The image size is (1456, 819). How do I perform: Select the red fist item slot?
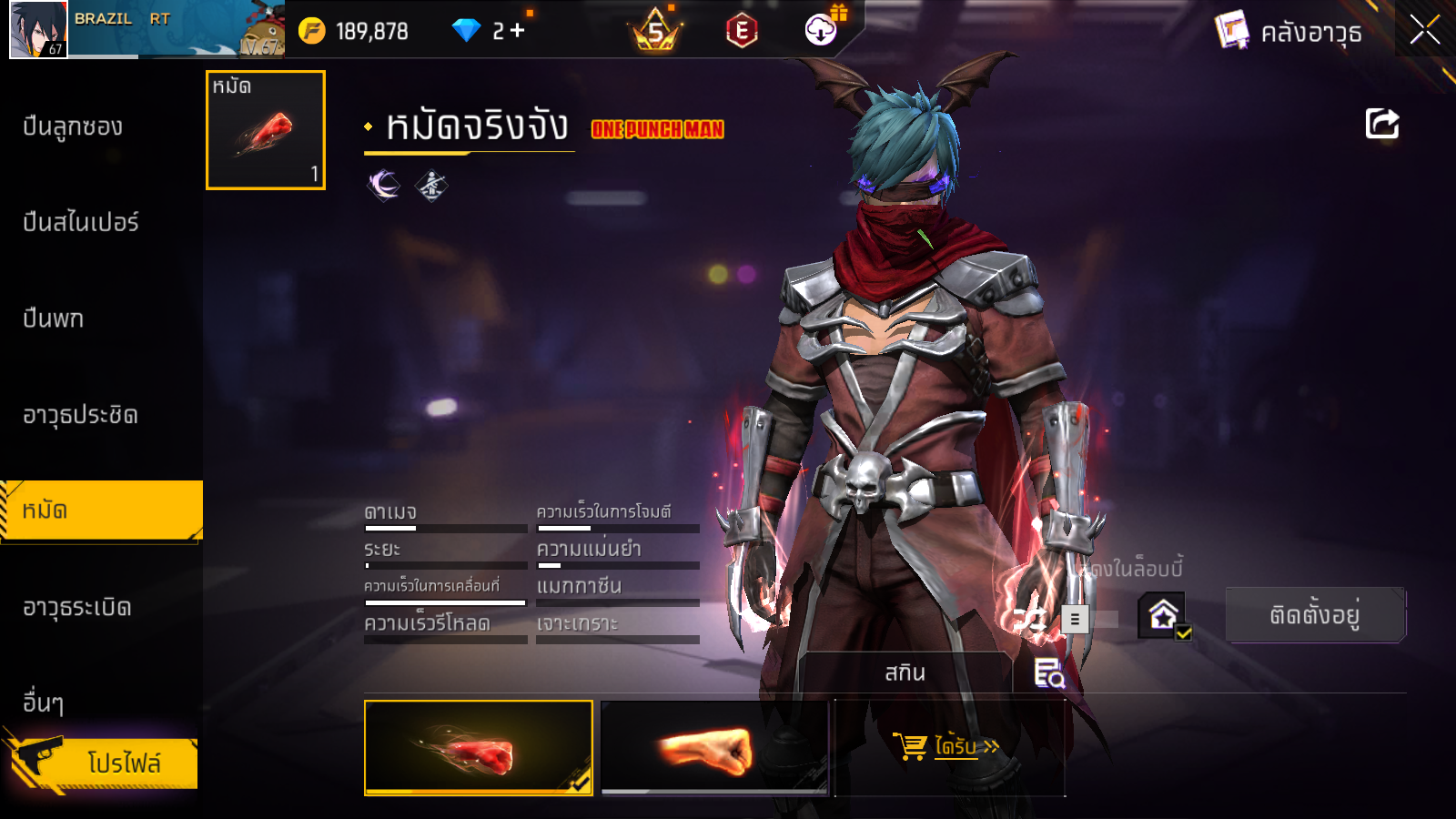(266, 130)
